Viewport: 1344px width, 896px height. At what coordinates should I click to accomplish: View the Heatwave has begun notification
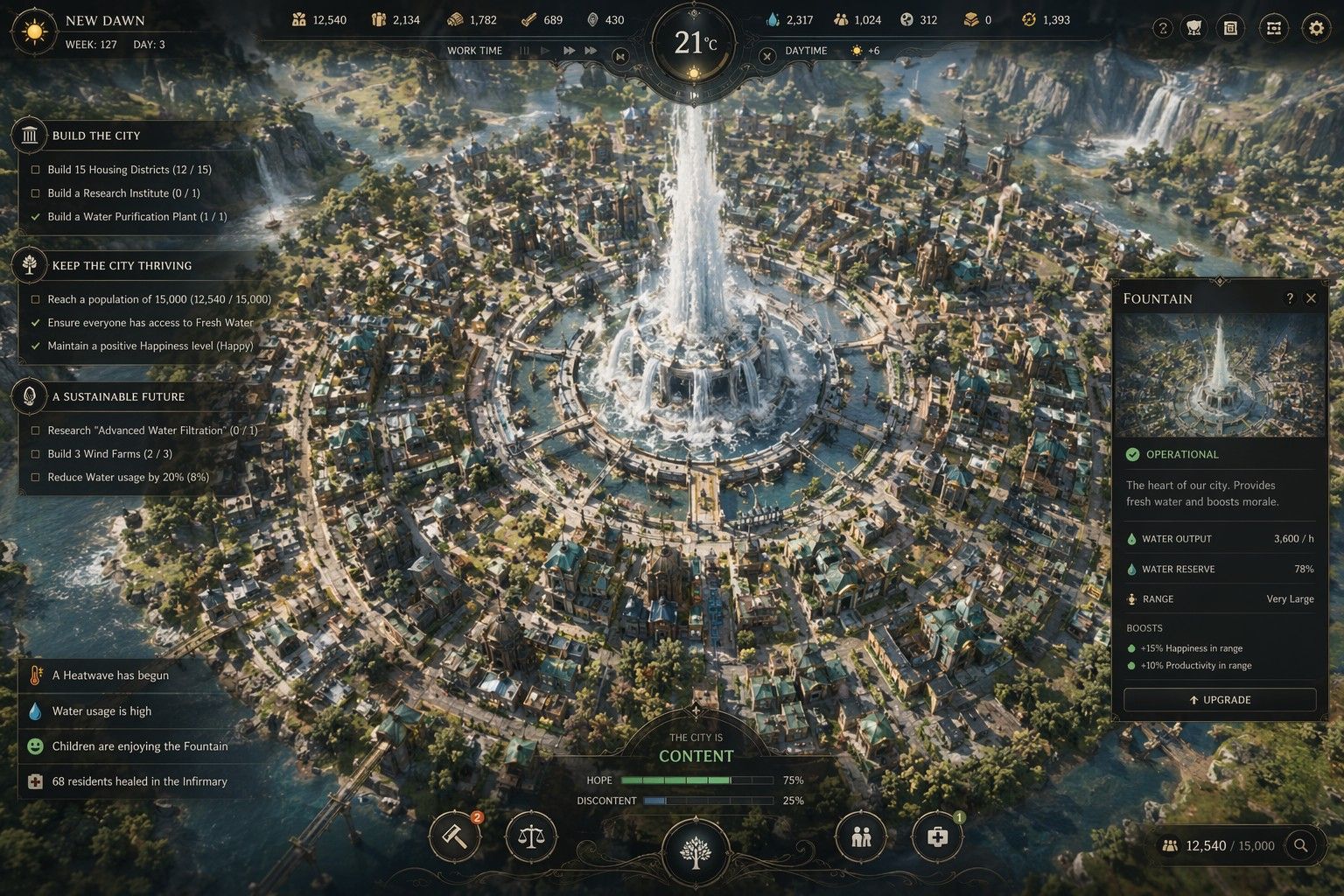110,675
